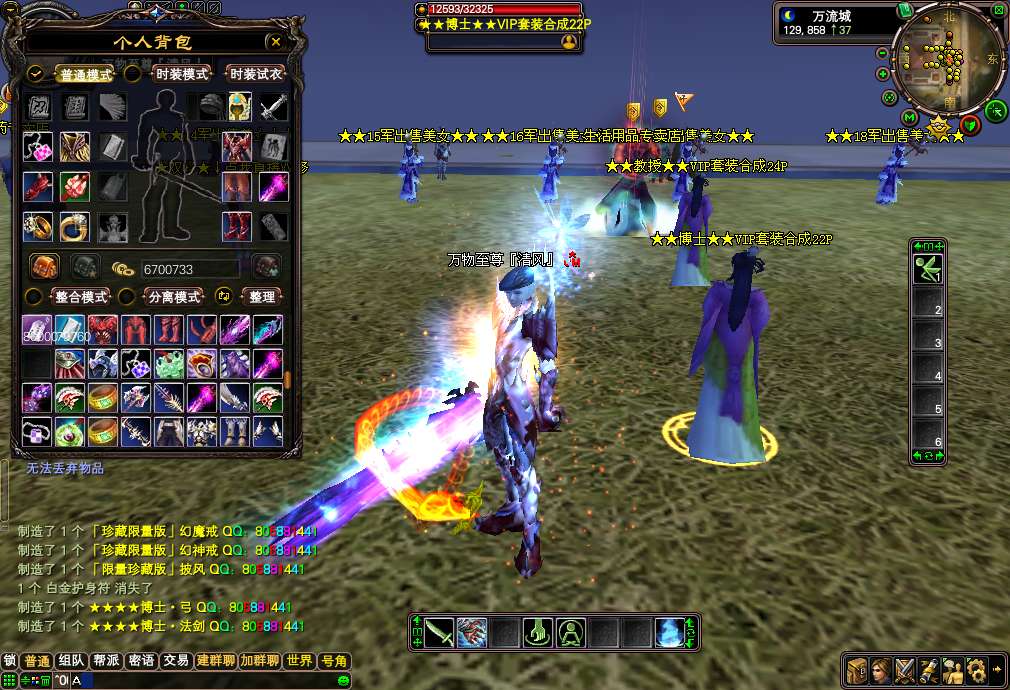Switch chat to the 组队 team channel
The image size is (1010, 690).
71,661
